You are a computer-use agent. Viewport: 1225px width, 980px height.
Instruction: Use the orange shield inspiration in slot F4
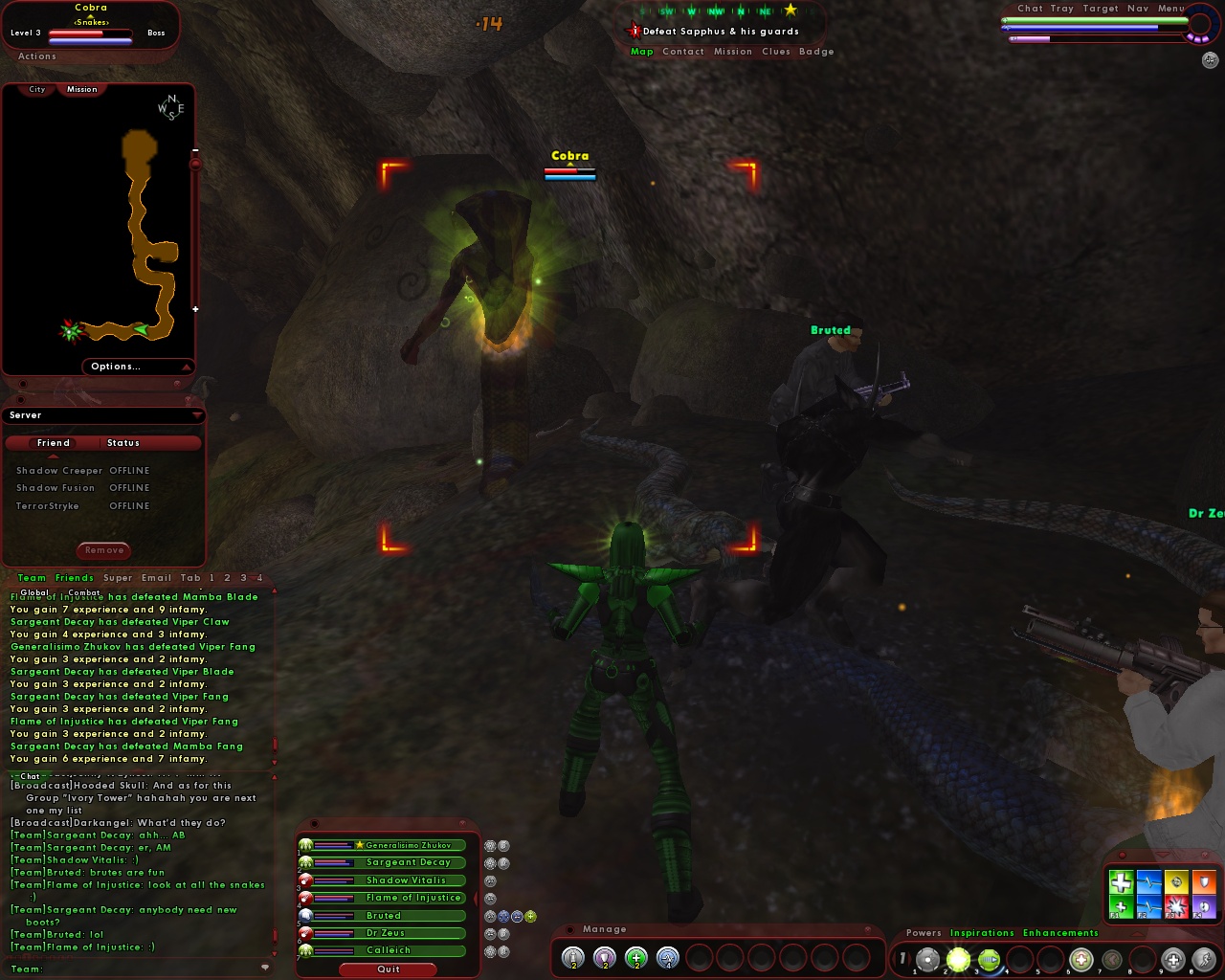coord(1204,882)
